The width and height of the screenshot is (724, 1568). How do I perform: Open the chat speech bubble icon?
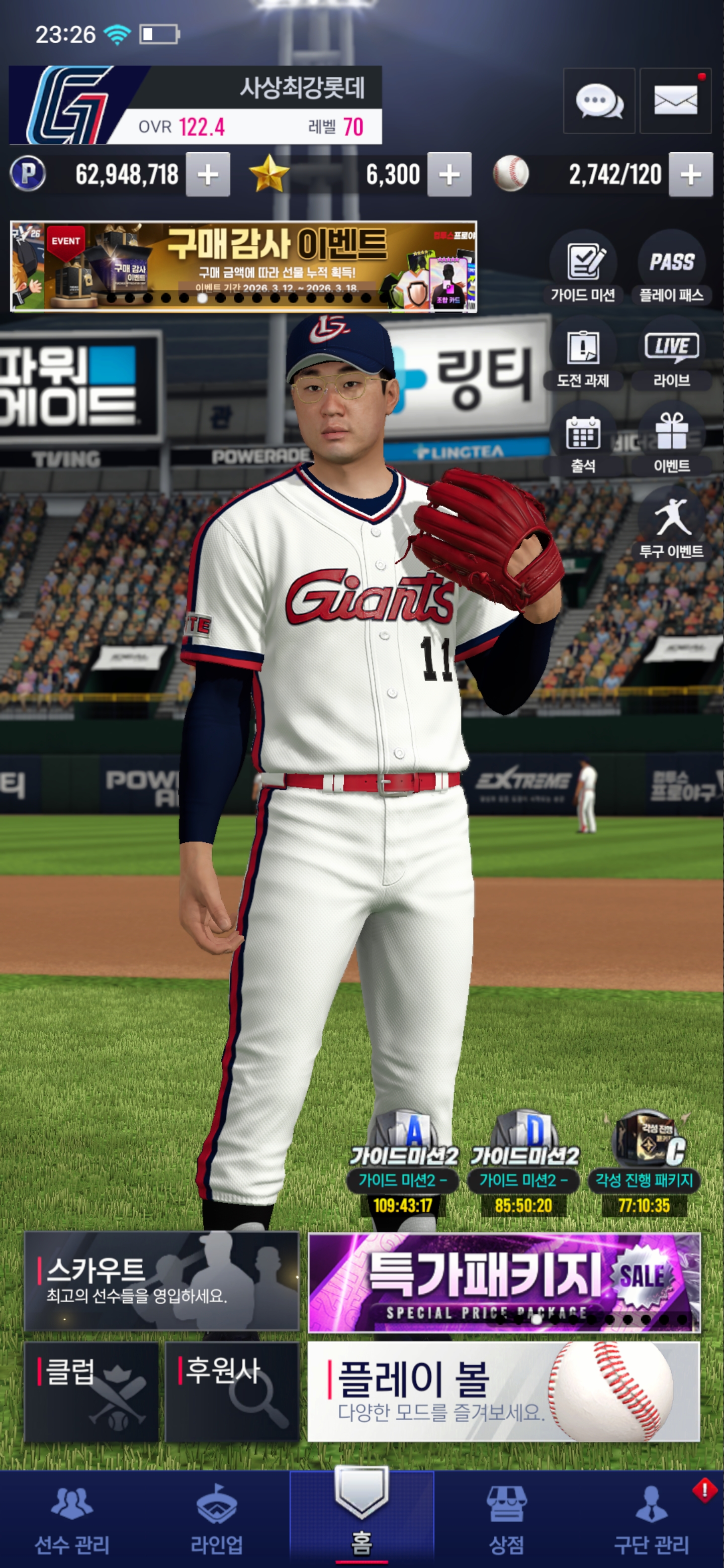tap(599, 101)
